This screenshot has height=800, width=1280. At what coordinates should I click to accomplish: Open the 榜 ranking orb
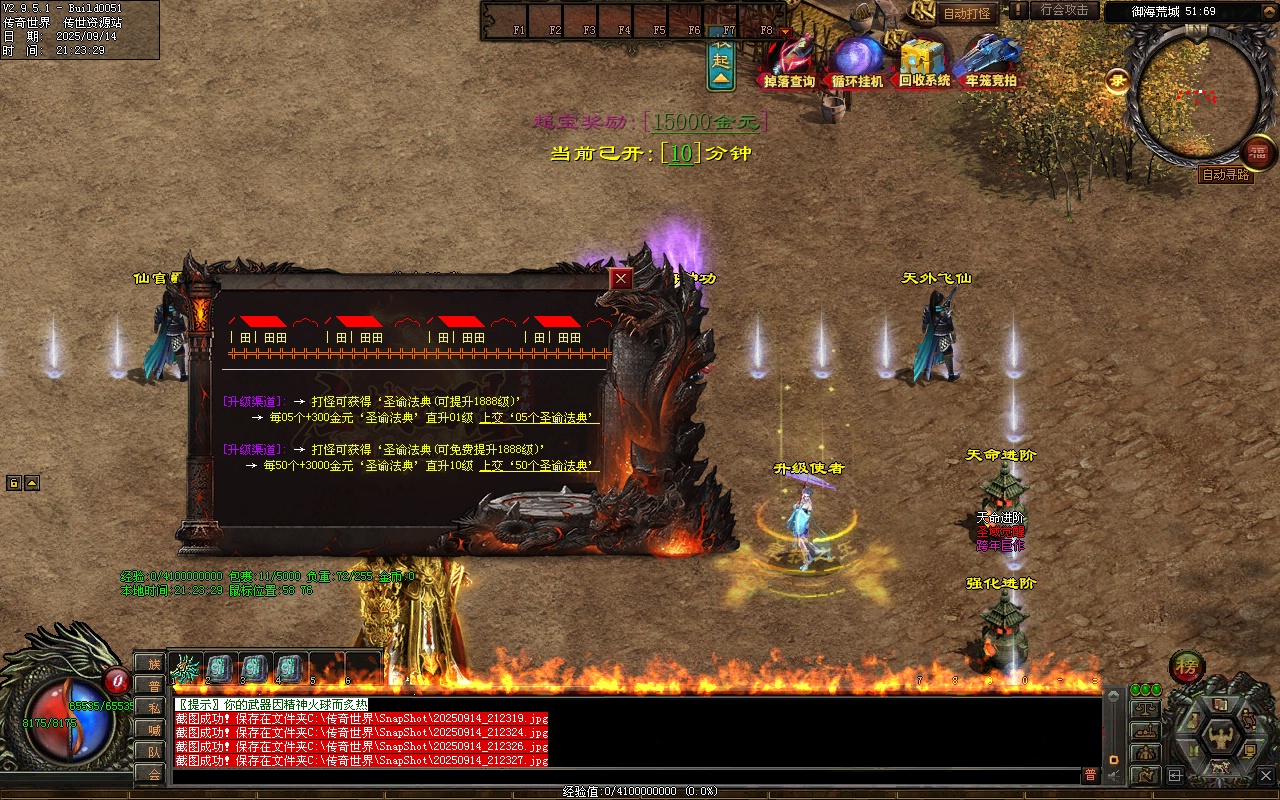pos(1187,667)
